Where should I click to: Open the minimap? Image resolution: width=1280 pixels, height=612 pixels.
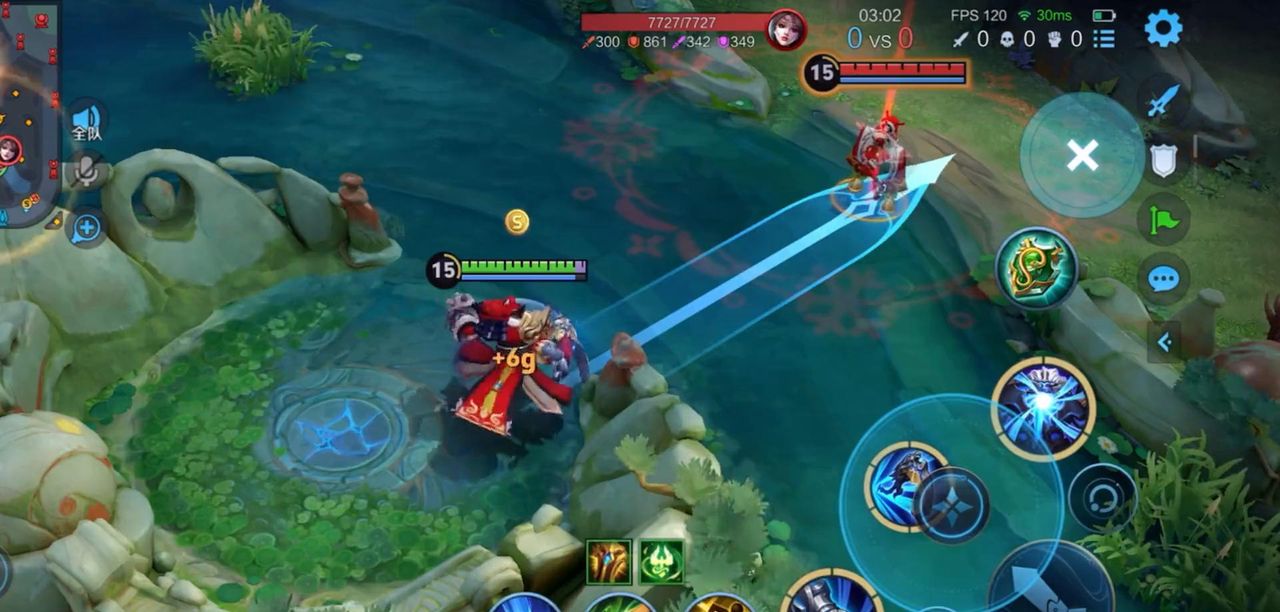(x=25, y=110)
